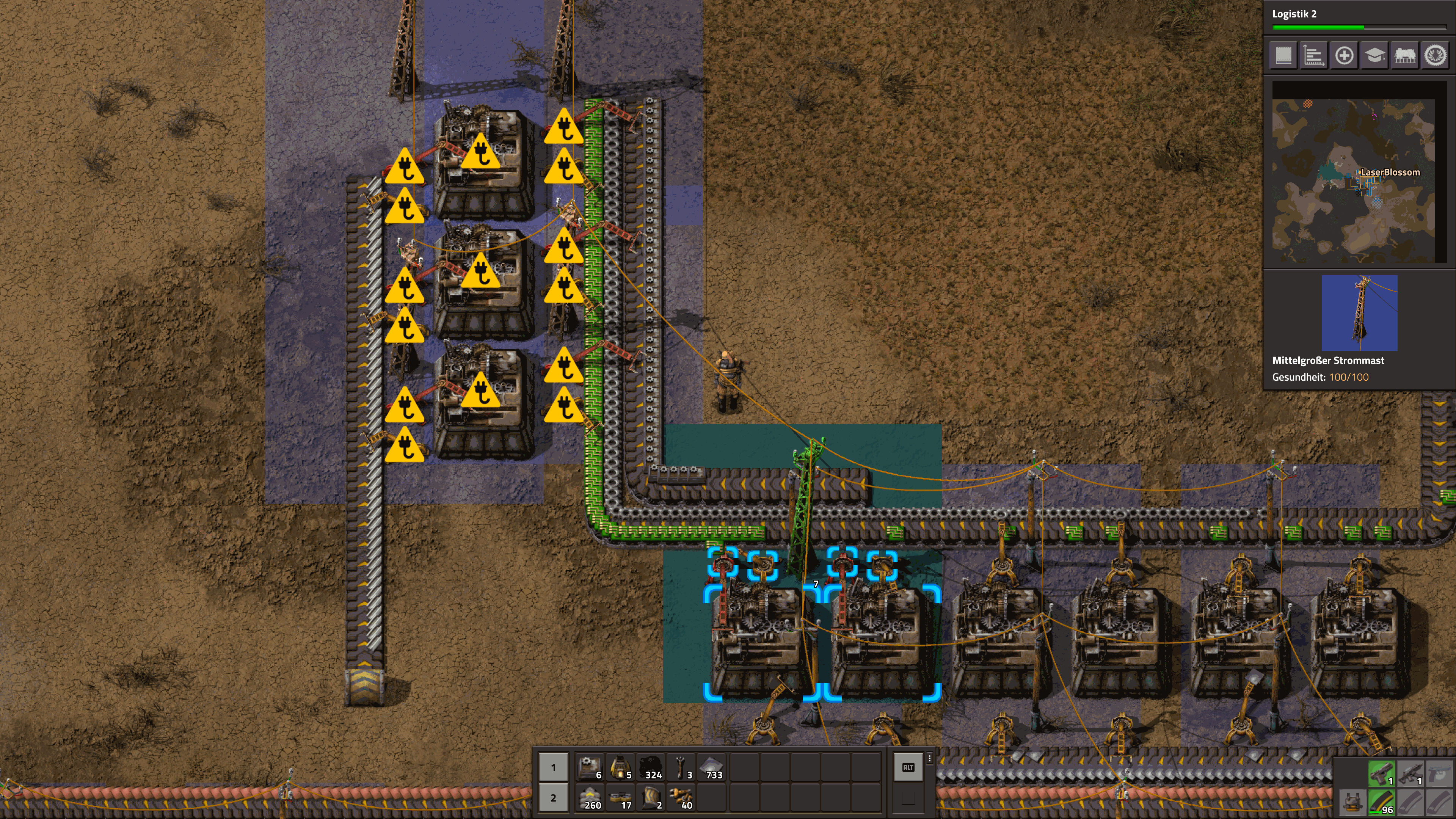
Task: Open the blueprint library book button
Action: coord(1283,55)
